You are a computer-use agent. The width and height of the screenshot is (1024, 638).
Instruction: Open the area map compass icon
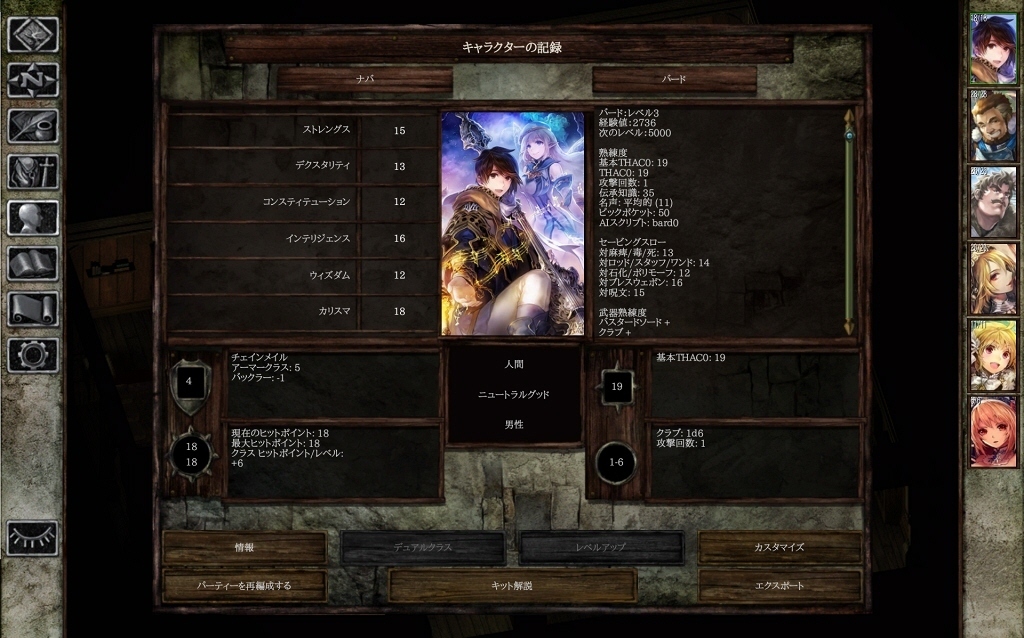click(33, 80)
